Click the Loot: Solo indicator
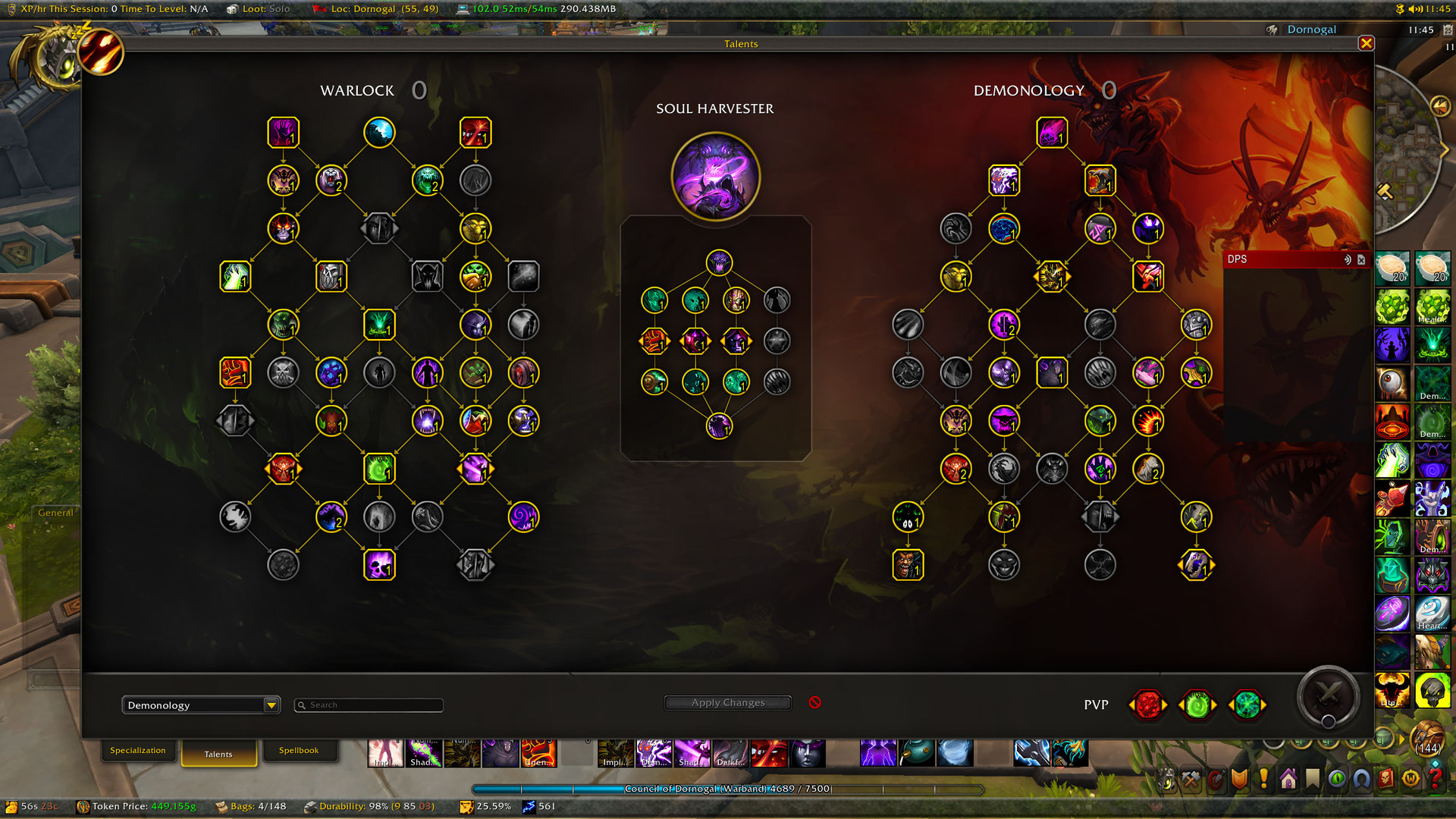Image resolution: width=1456 pixels, height=819 pixels. (258, 9)
